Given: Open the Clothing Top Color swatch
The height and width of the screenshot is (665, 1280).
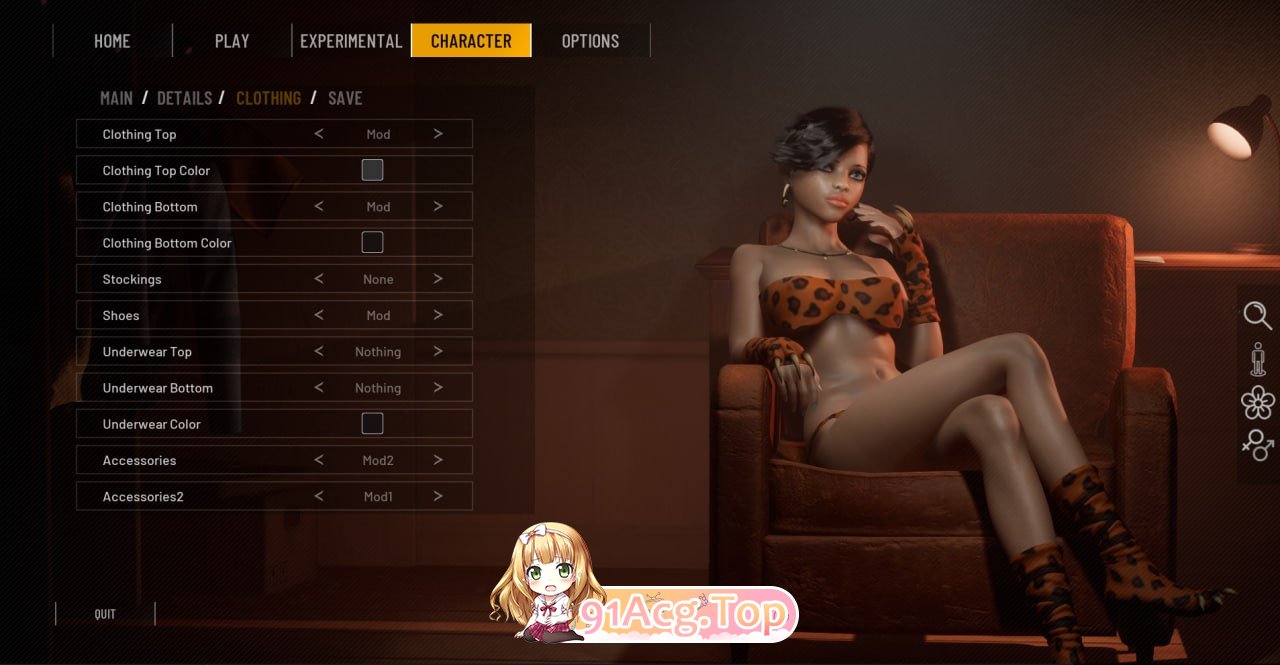Looking at the screenshot, I should pyautogui.click(x=372, y=170).
